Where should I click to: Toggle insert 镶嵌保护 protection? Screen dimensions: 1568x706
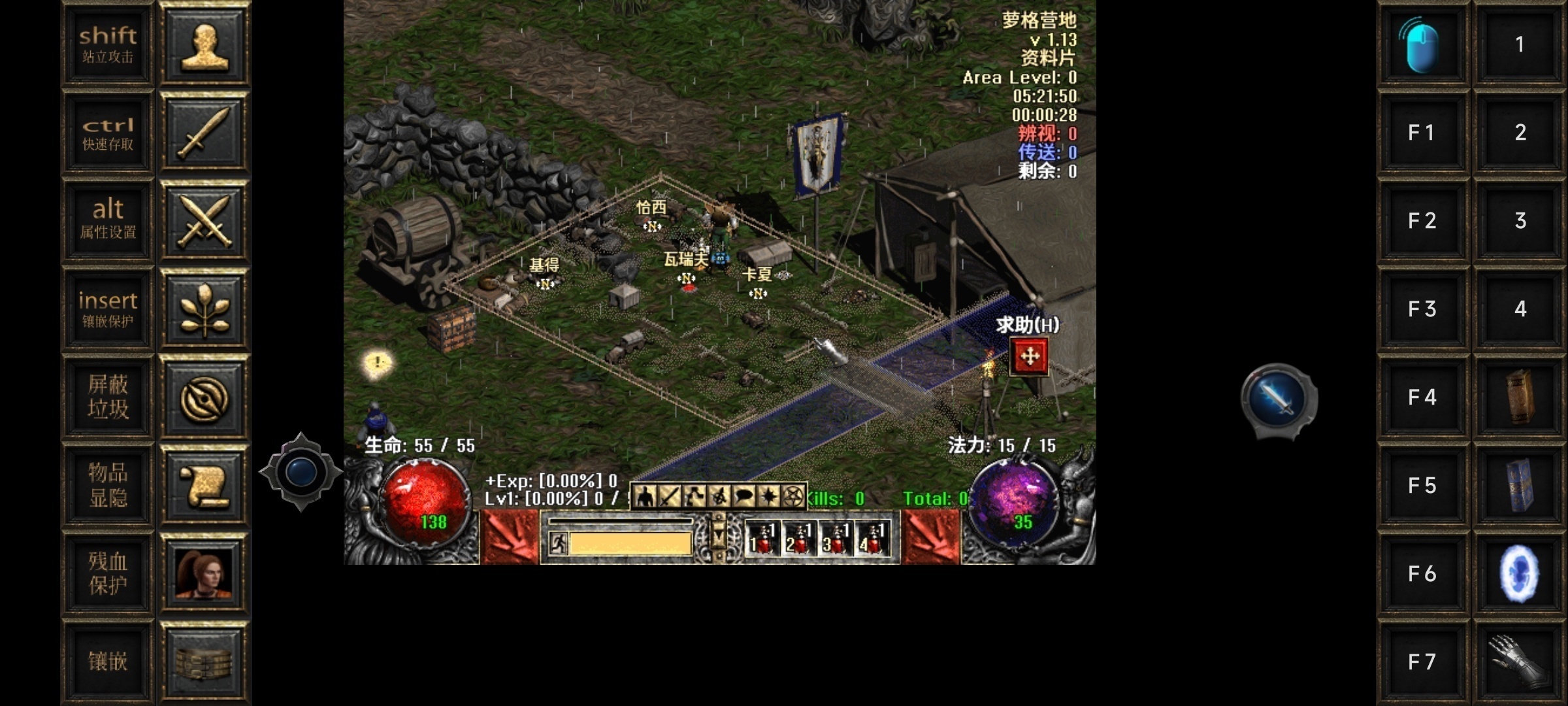pyautogui.click(x=108, y=309)
